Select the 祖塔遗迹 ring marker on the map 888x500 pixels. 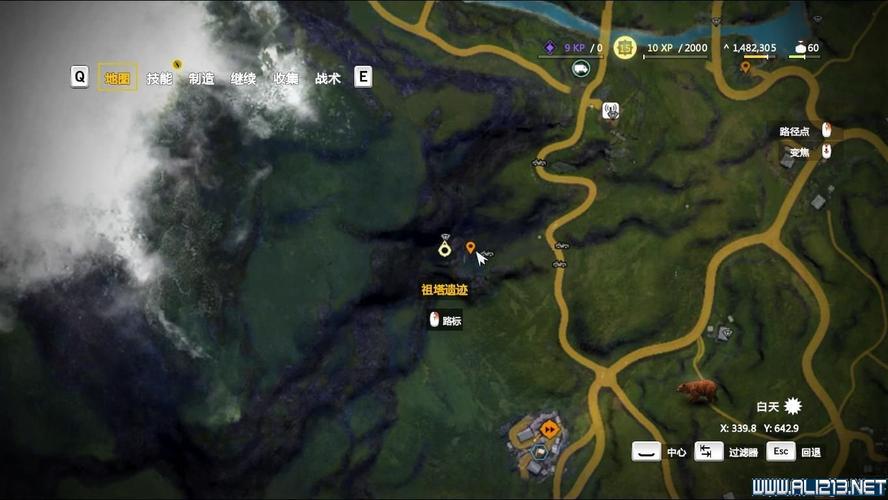[x=445, y=248]
